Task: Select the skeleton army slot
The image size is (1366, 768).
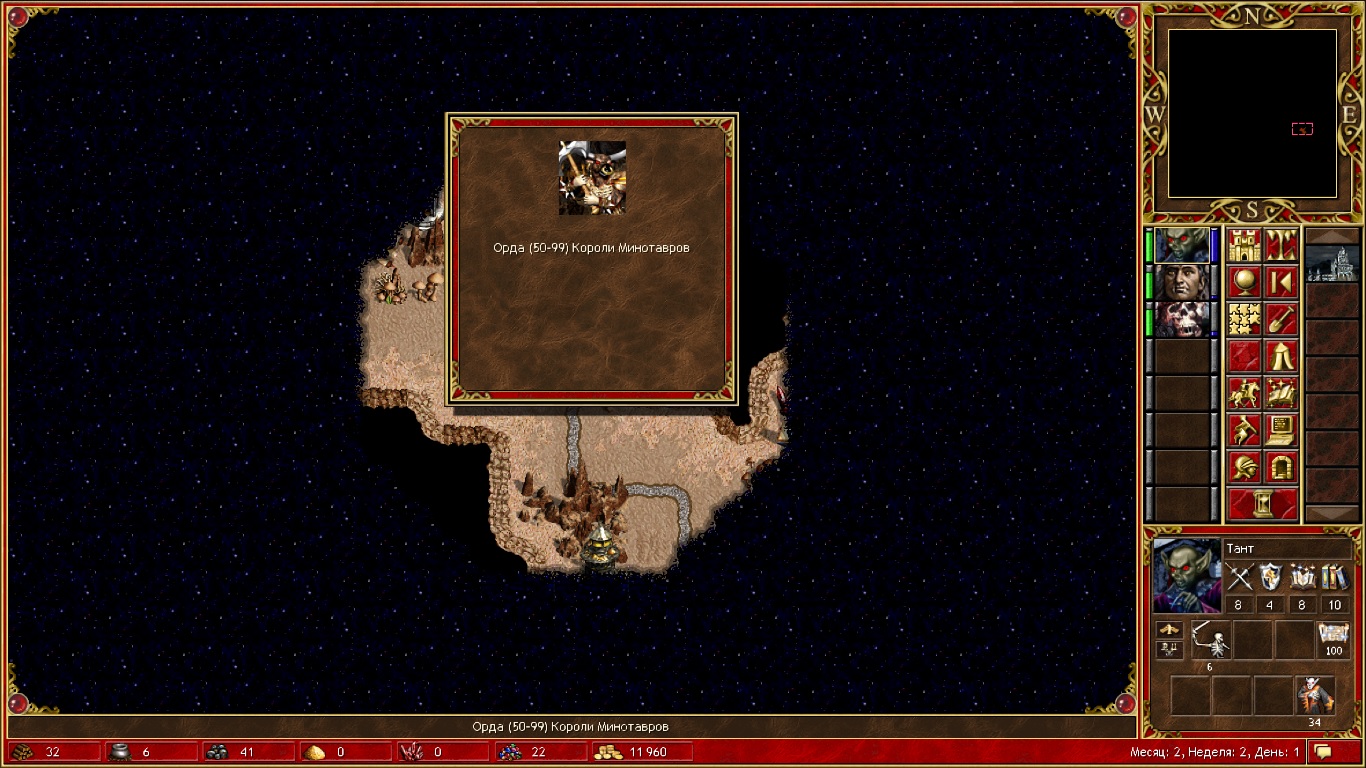Action: [1211, 641]
